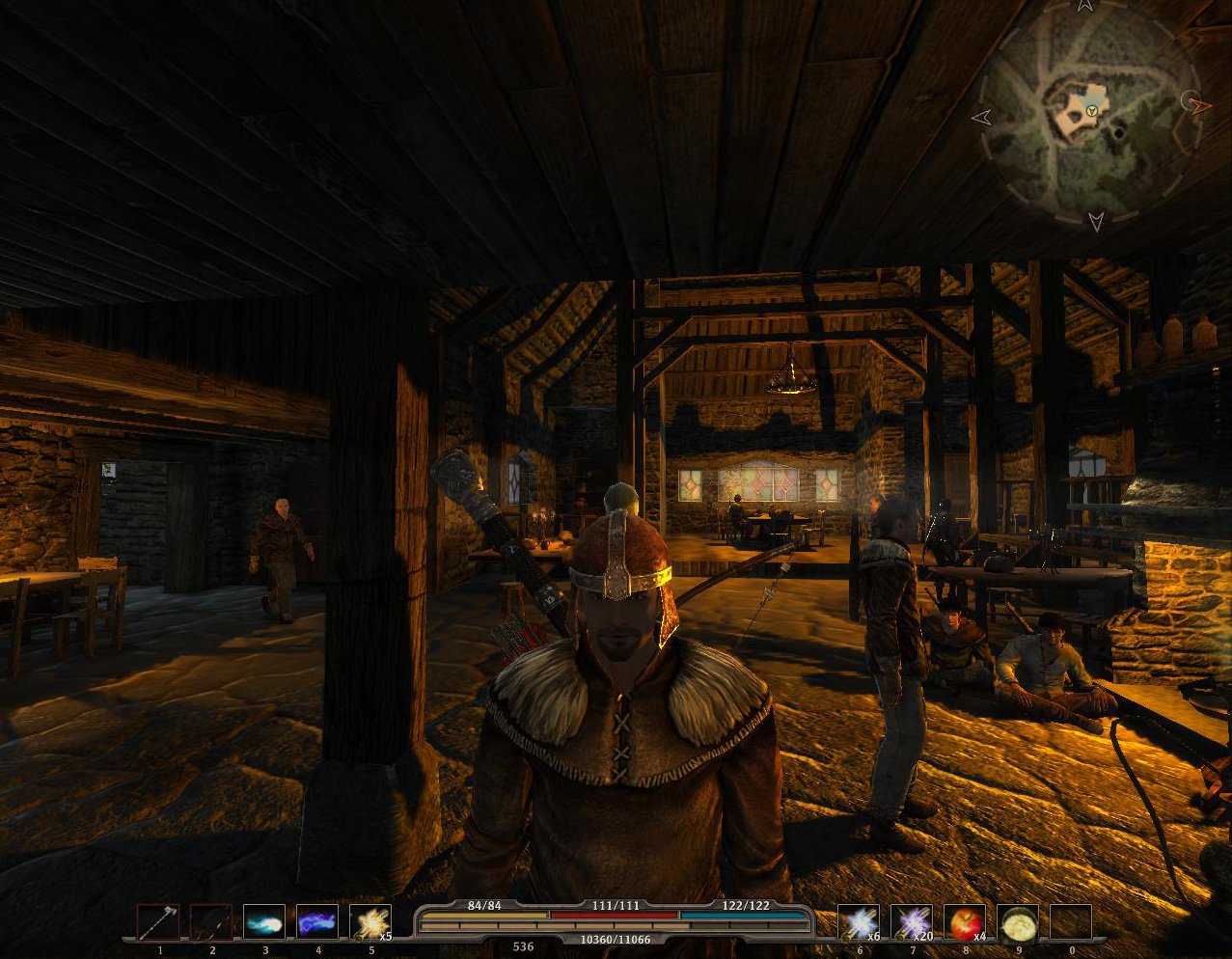Use the white spell scroll with x6 count

click(858, 922)
